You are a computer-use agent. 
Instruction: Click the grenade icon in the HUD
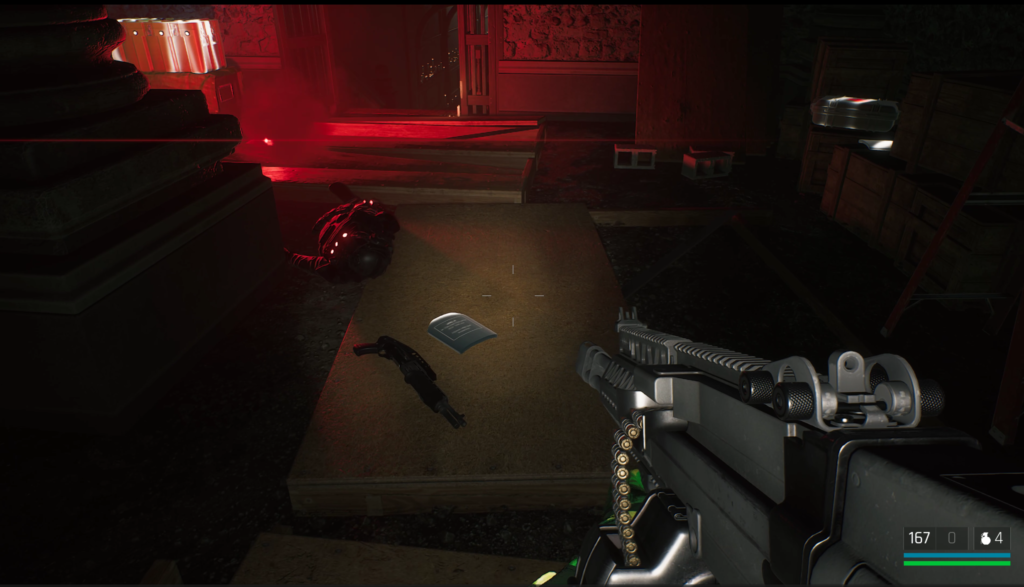click(x=984, y=538)
